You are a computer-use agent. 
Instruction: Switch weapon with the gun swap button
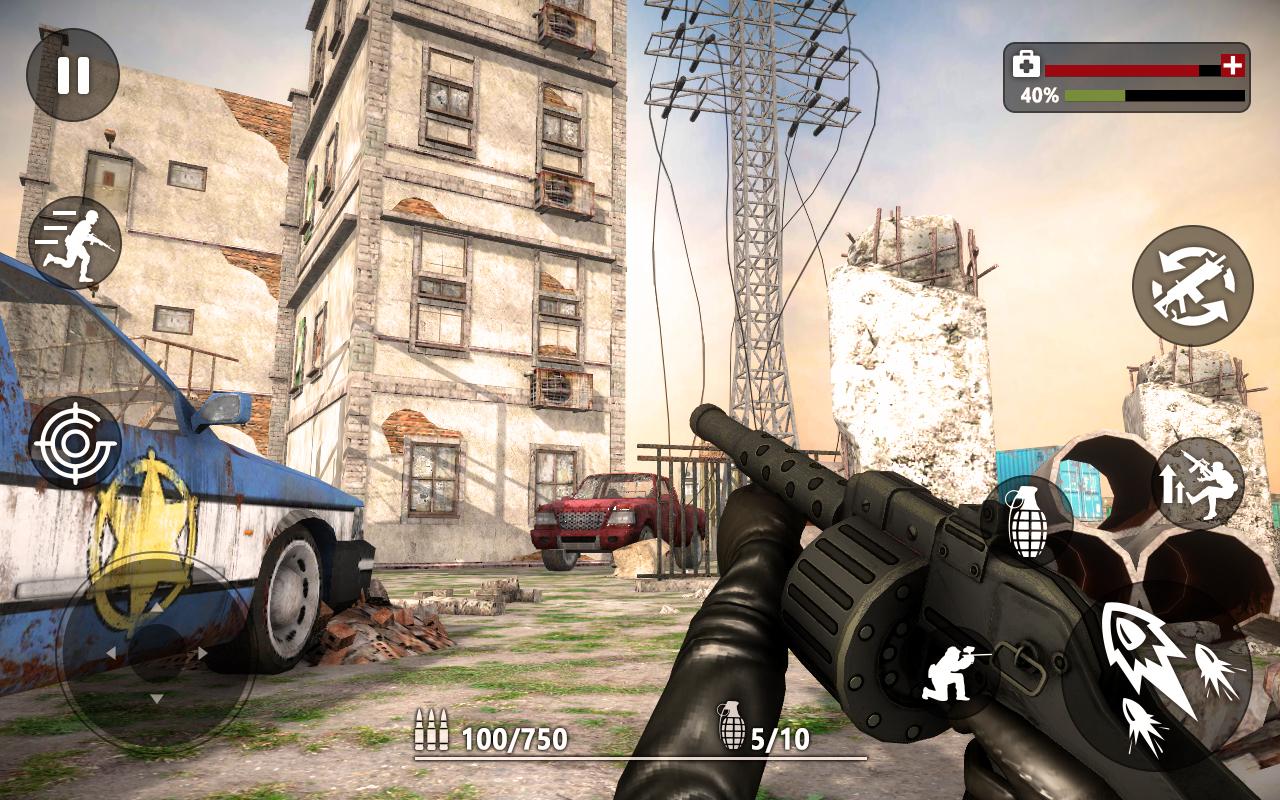[1192, 286]
